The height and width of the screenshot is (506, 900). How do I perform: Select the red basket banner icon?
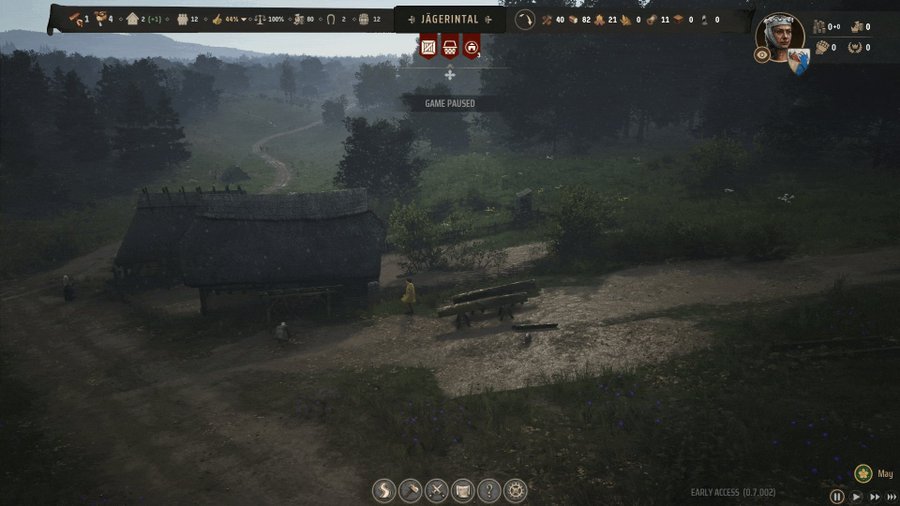(x=450, y=46)
